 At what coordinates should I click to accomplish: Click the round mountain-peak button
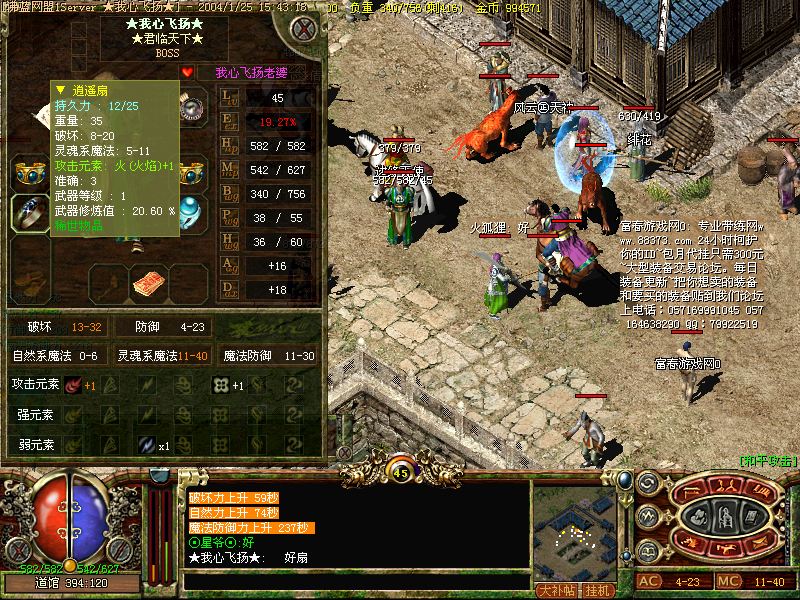pos(648,516)
